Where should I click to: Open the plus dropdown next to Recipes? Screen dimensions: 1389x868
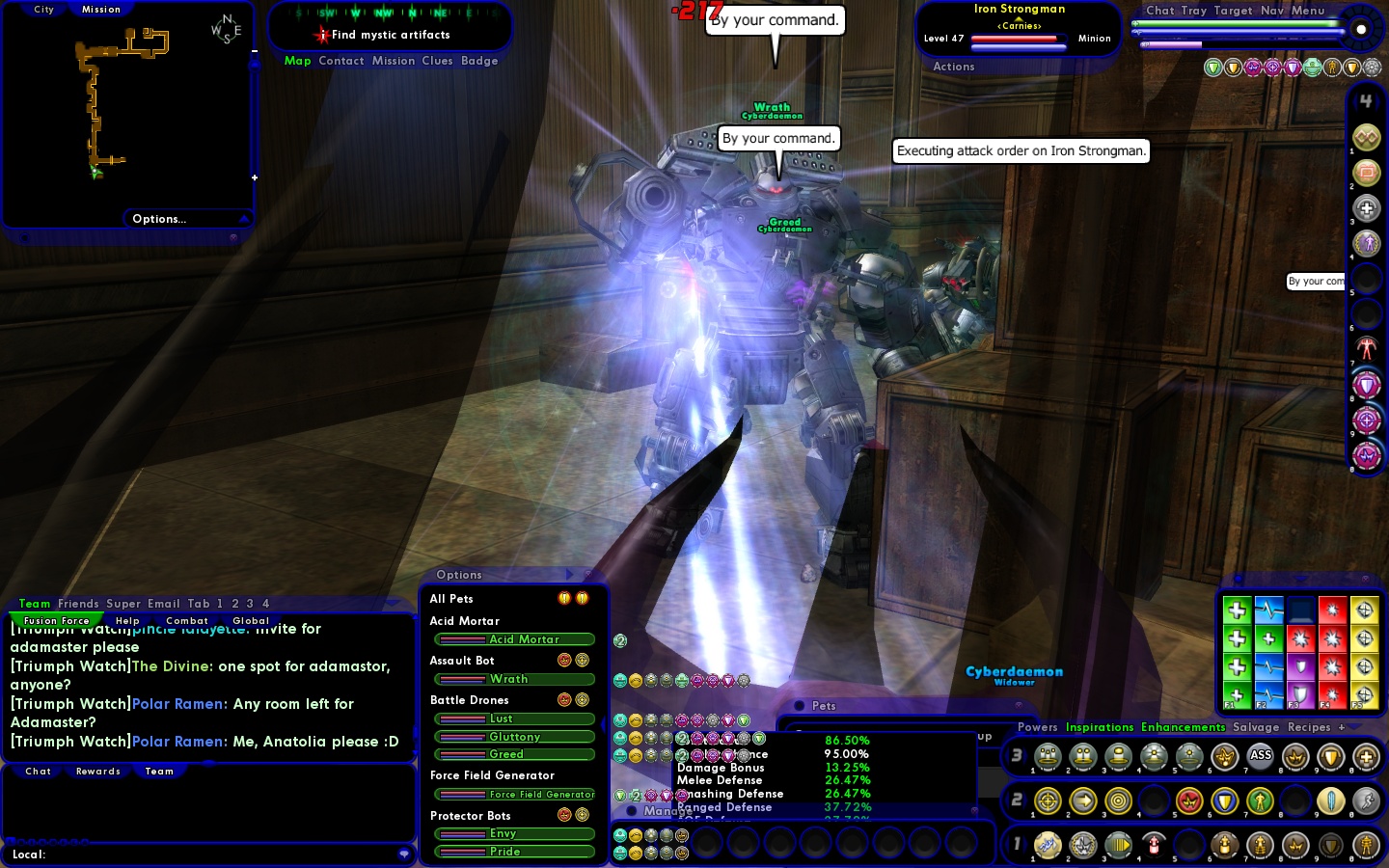[x=1341, y=727]
